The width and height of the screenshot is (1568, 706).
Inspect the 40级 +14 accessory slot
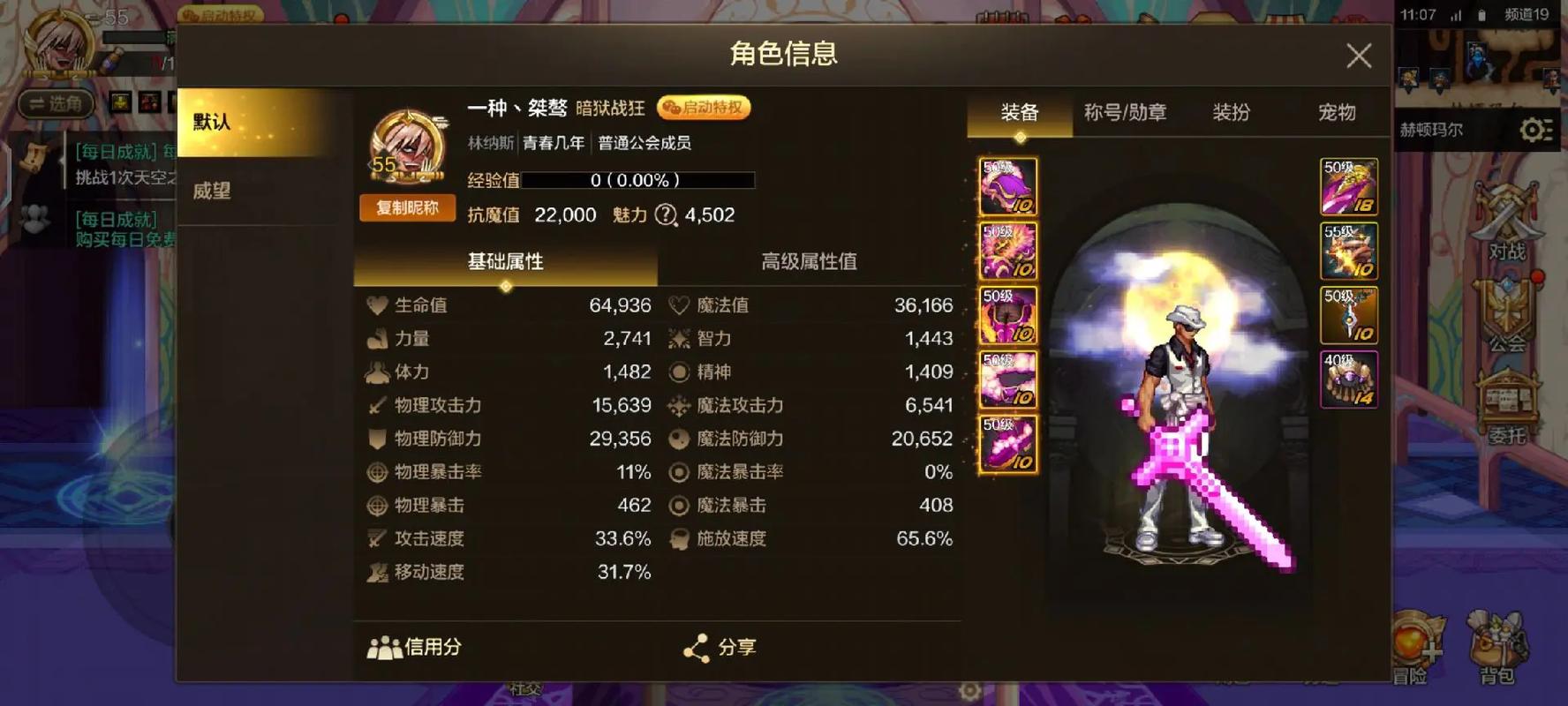[1349, 379]
